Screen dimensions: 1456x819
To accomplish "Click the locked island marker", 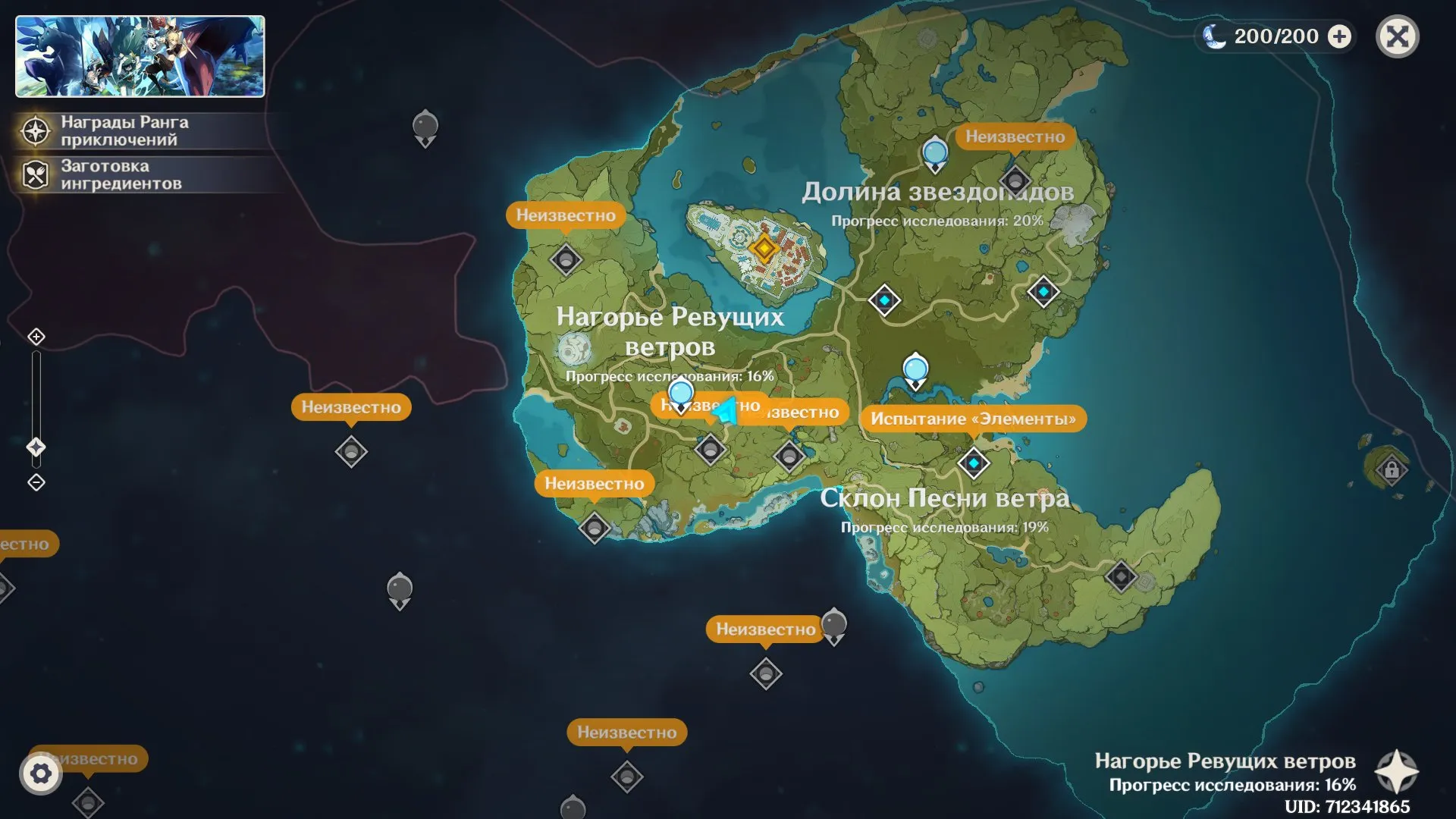I will coord(1391,470).
